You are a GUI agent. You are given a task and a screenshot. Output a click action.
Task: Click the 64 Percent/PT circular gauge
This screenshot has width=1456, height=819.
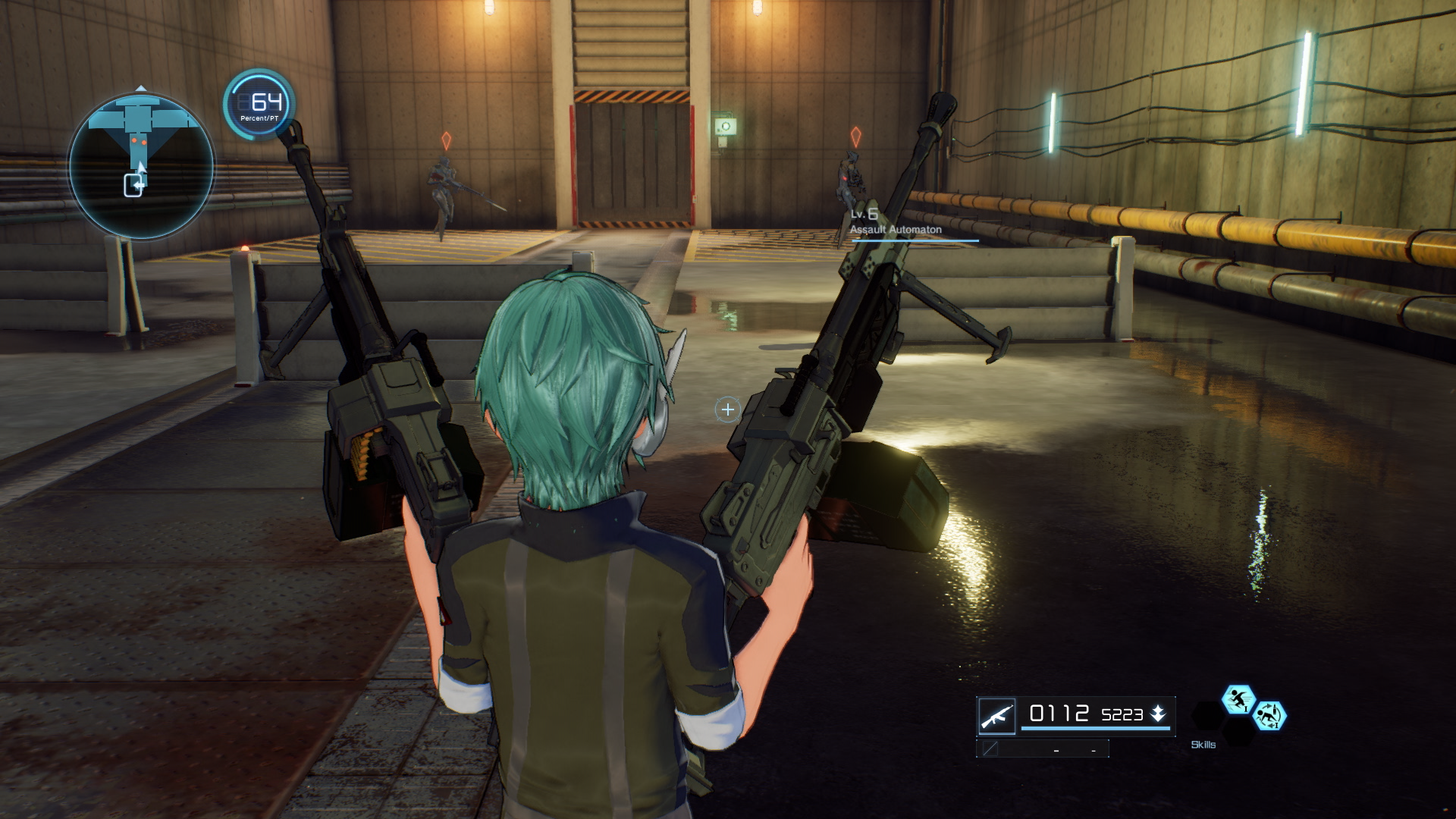pos(259,106)
